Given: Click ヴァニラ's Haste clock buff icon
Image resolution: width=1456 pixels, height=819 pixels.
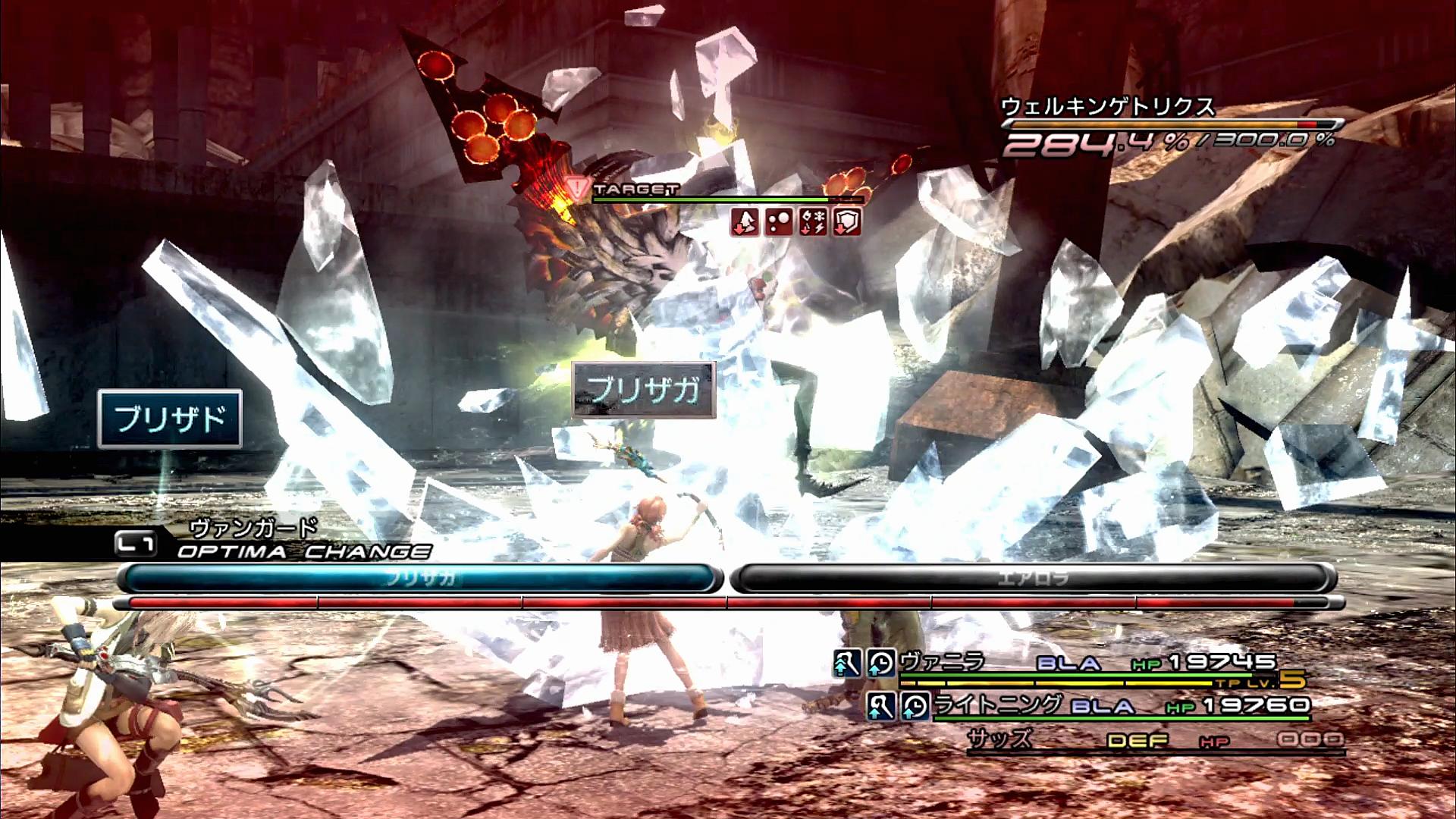Looking at the screenshot, I should pyautogui.click(x=881, y=664).
